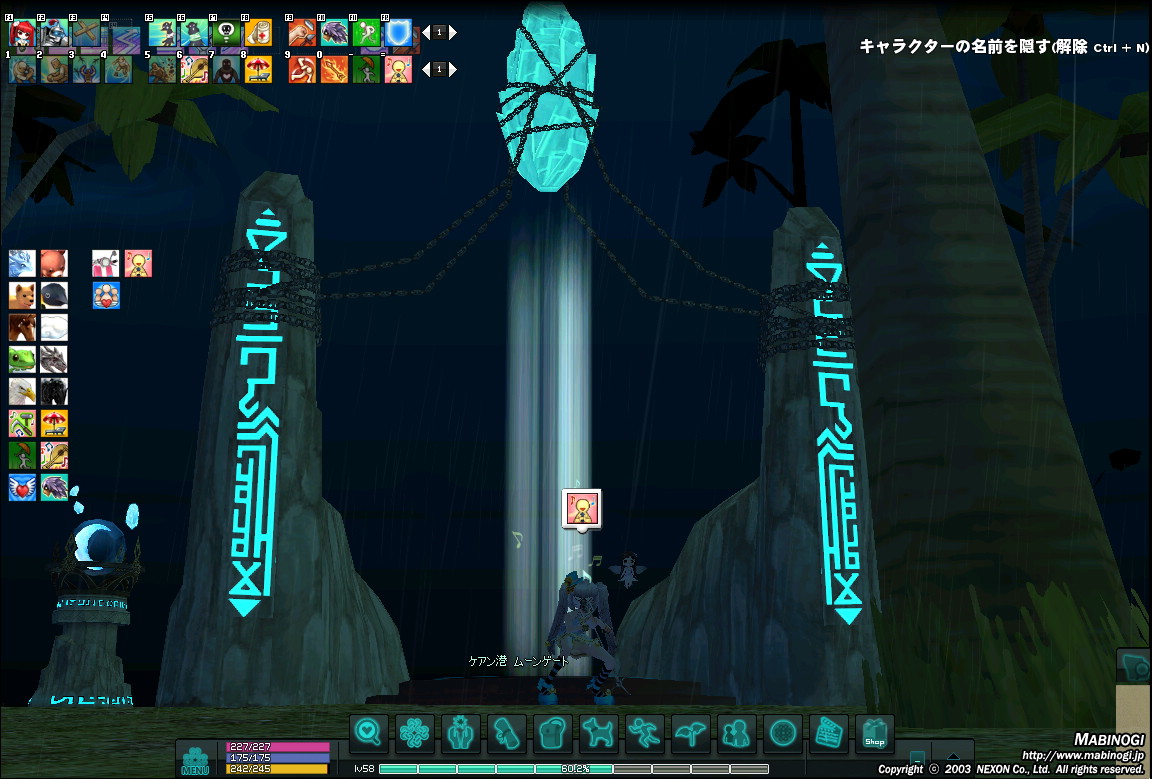Open the friends silhouette icon in the bottom bar
1152x779 pixels.
tap(737, 735)
